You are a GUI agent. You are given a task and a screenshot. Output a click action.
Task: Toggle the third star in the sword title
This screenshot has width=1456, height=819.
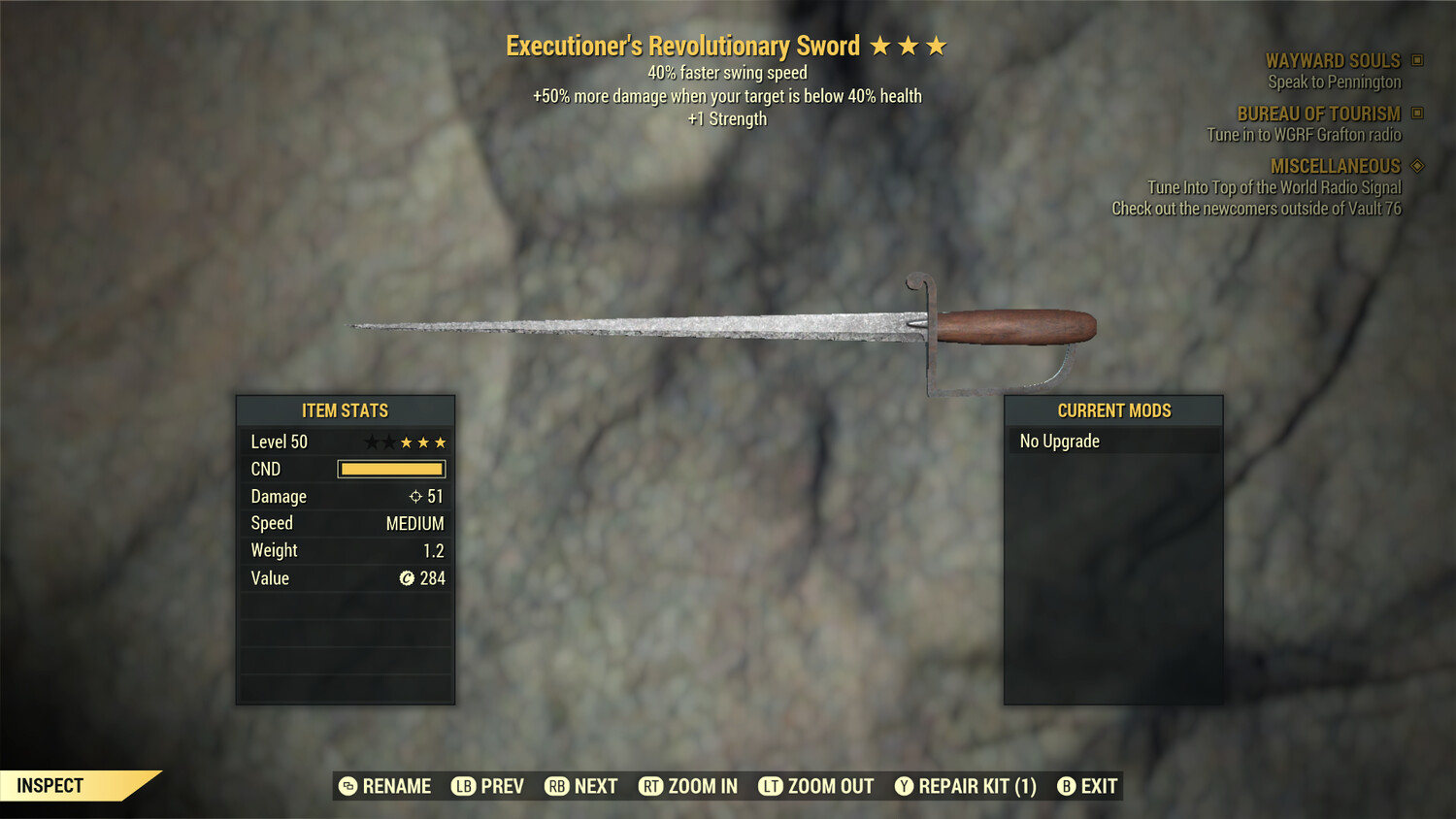coord(935,45)
